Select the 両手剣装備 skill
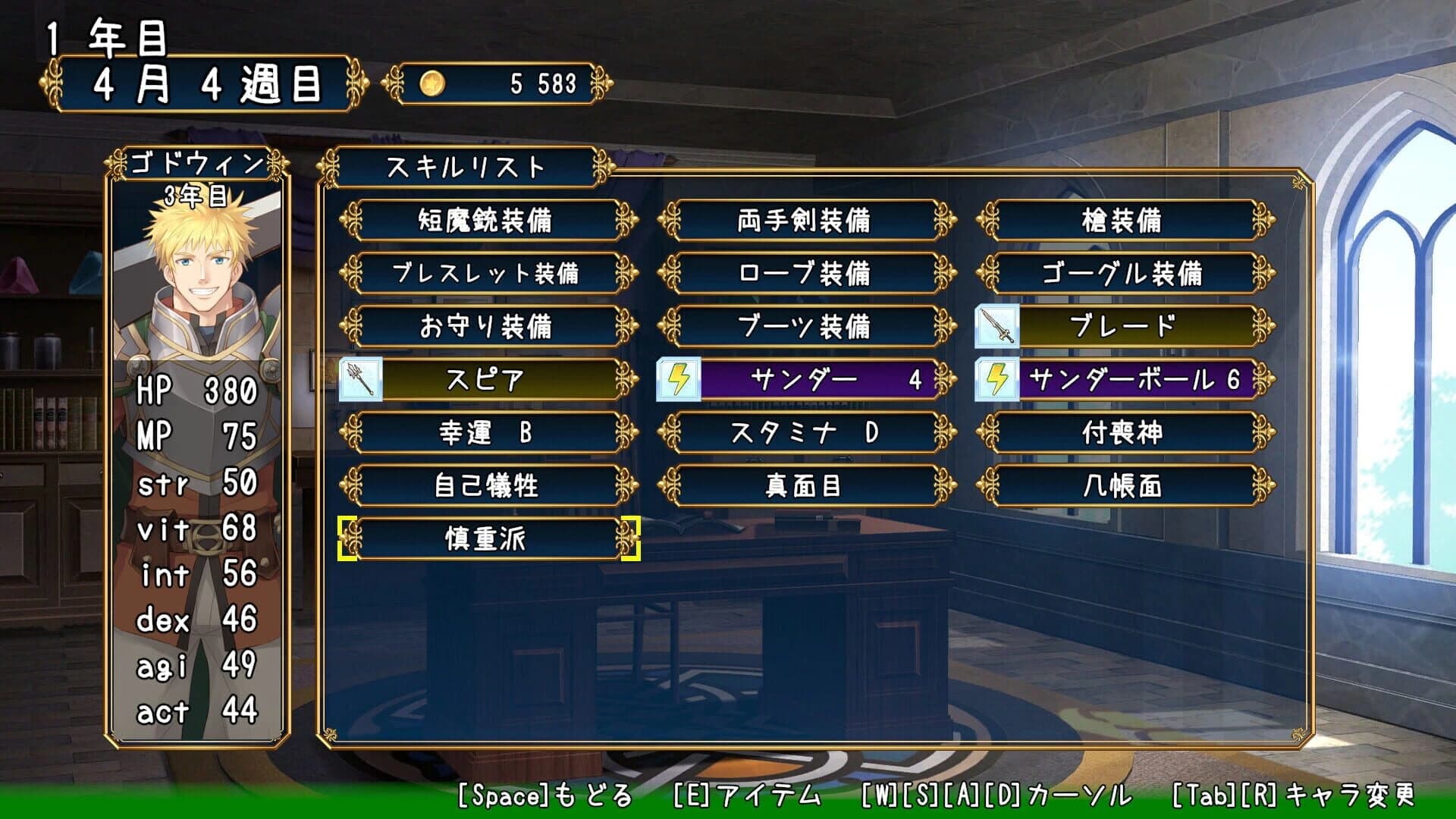 806,221
